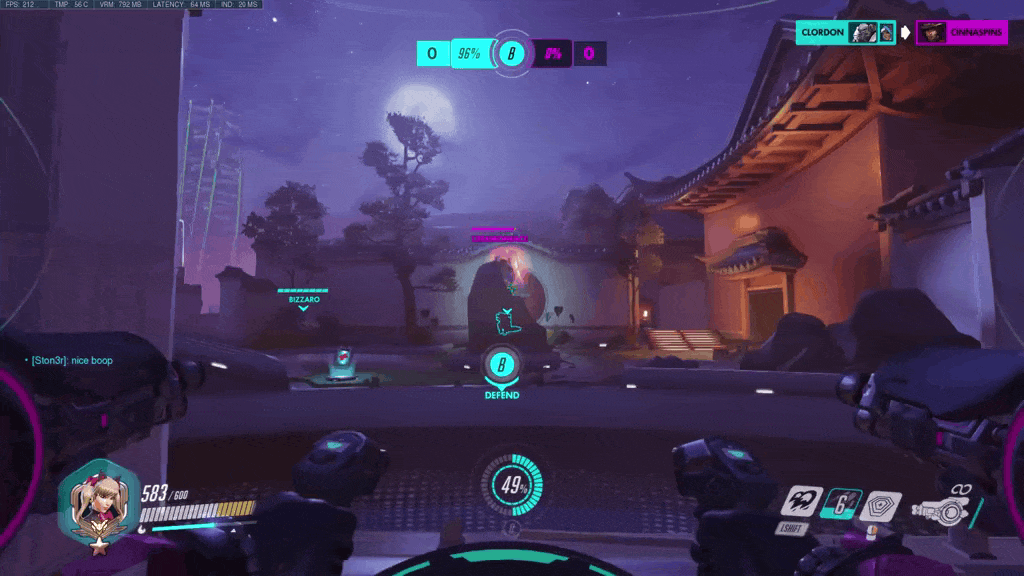Click the CLORDON kill feed entry

[x=846, y=32]
